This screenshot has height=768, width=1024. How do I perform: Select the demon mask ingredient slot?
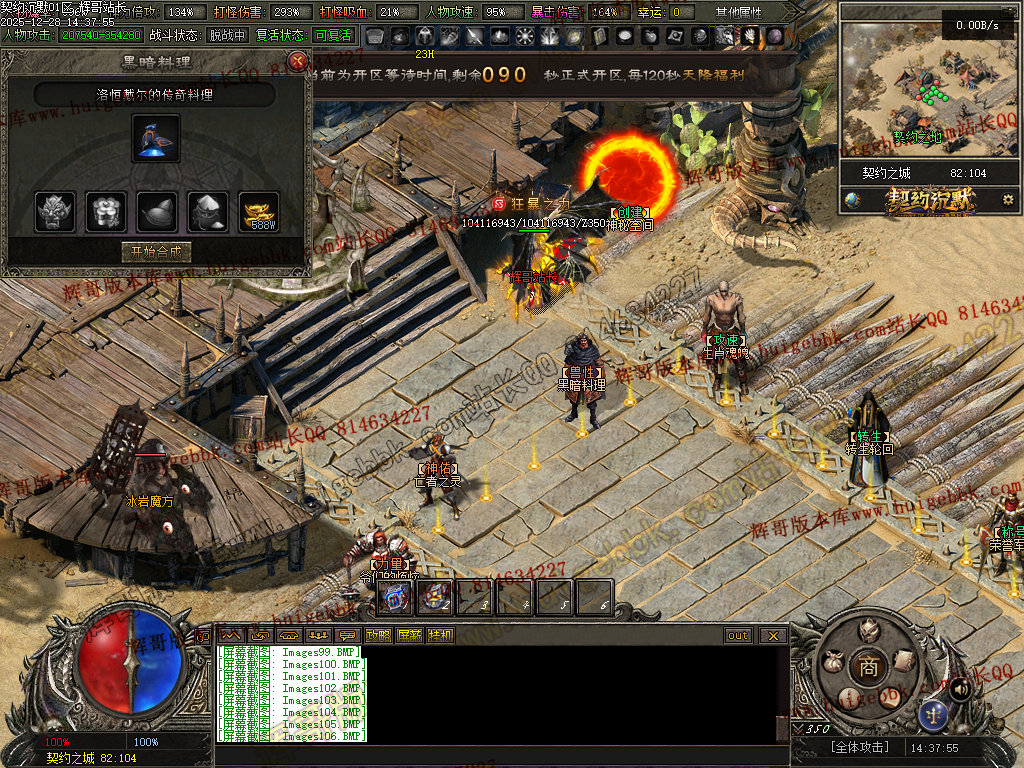(55, 212)
